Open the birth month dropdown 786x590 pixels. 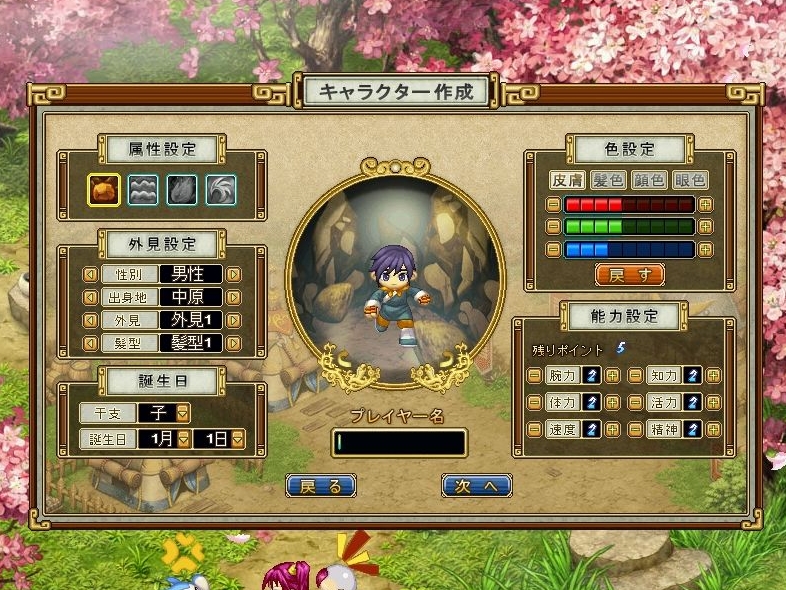183,438
